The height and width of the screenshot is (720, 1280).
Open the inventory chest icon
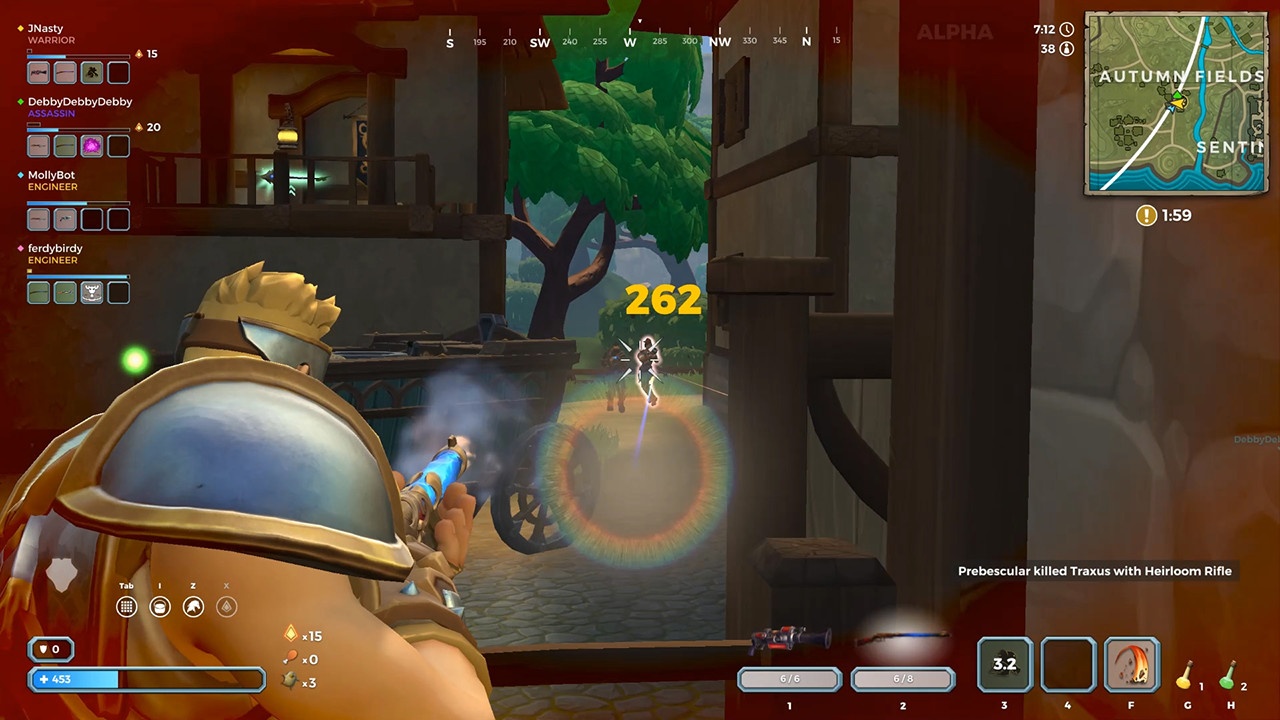pyautogui.click(x=160, y=606)
